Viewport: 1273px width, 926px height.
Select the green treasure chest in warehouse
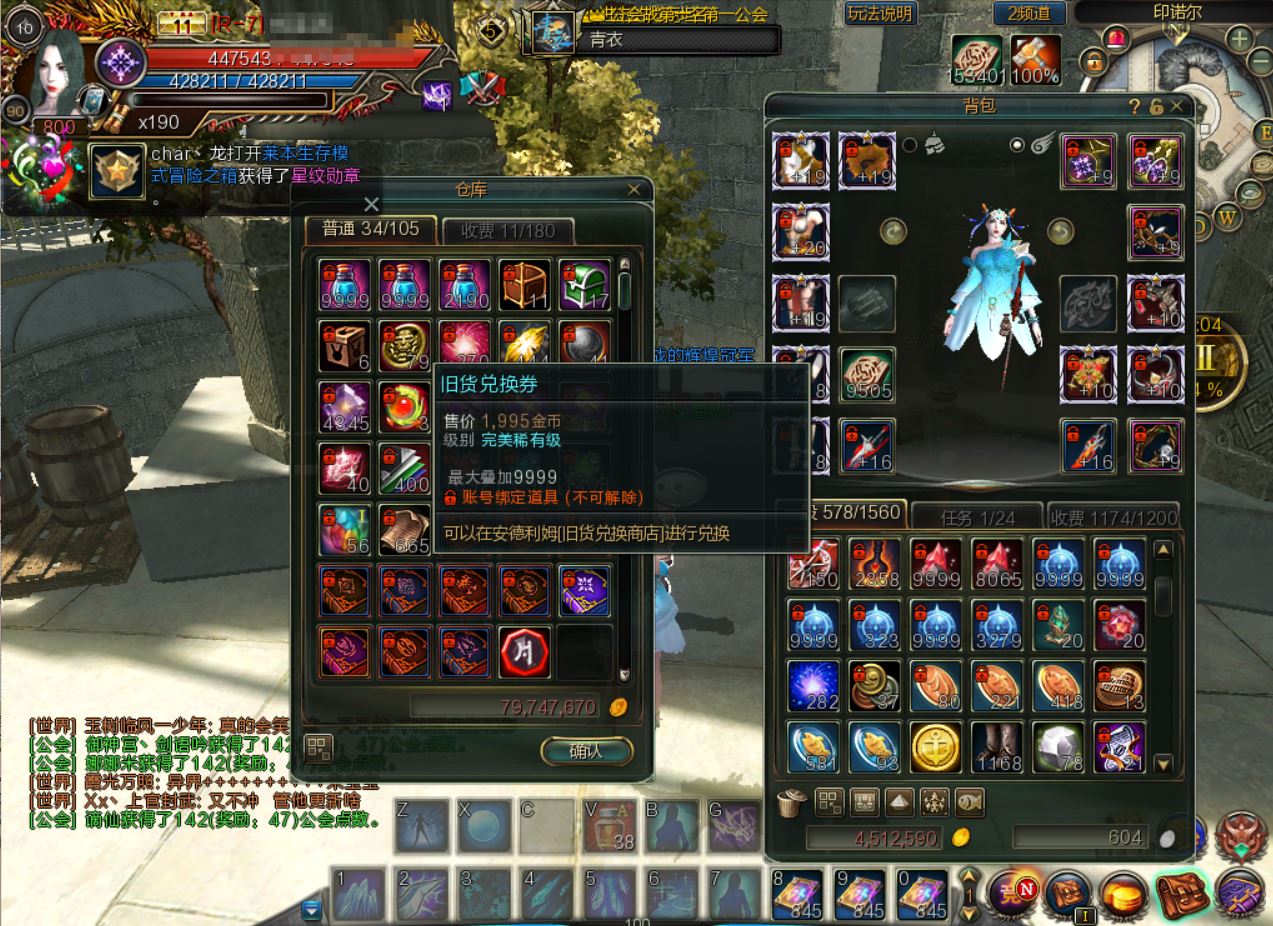(585, 285)
